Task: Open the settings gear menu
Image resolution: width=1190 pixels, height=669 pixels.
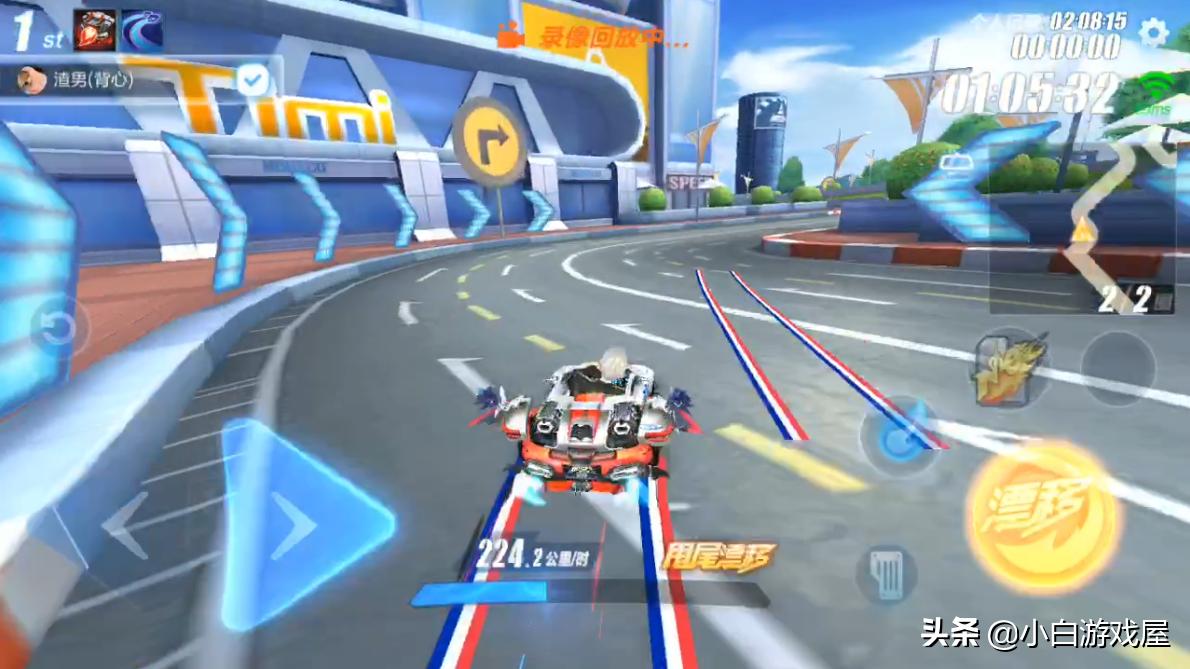Action: (x=1153, y=33)
